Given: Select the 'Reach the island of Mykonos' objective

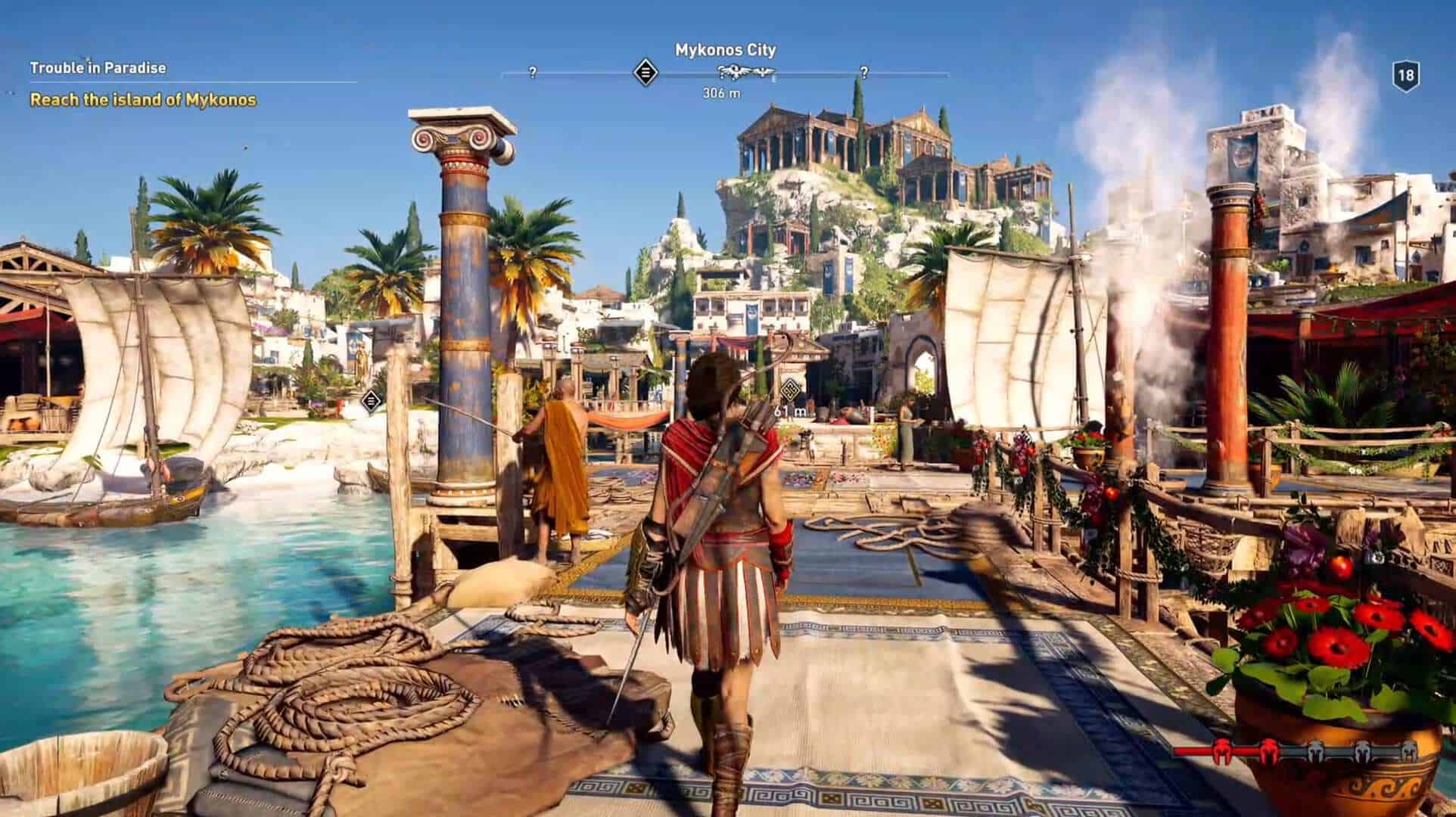Looking at the screenshot, I should click(143, 100).
